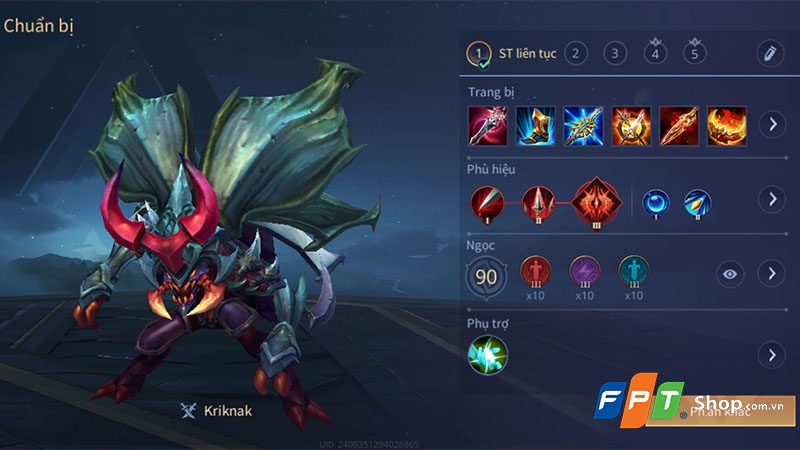The width and height of the screenshot is (800, 450).
Task: Select the green Phụ trợ spell icon
Action: [488, 354]
